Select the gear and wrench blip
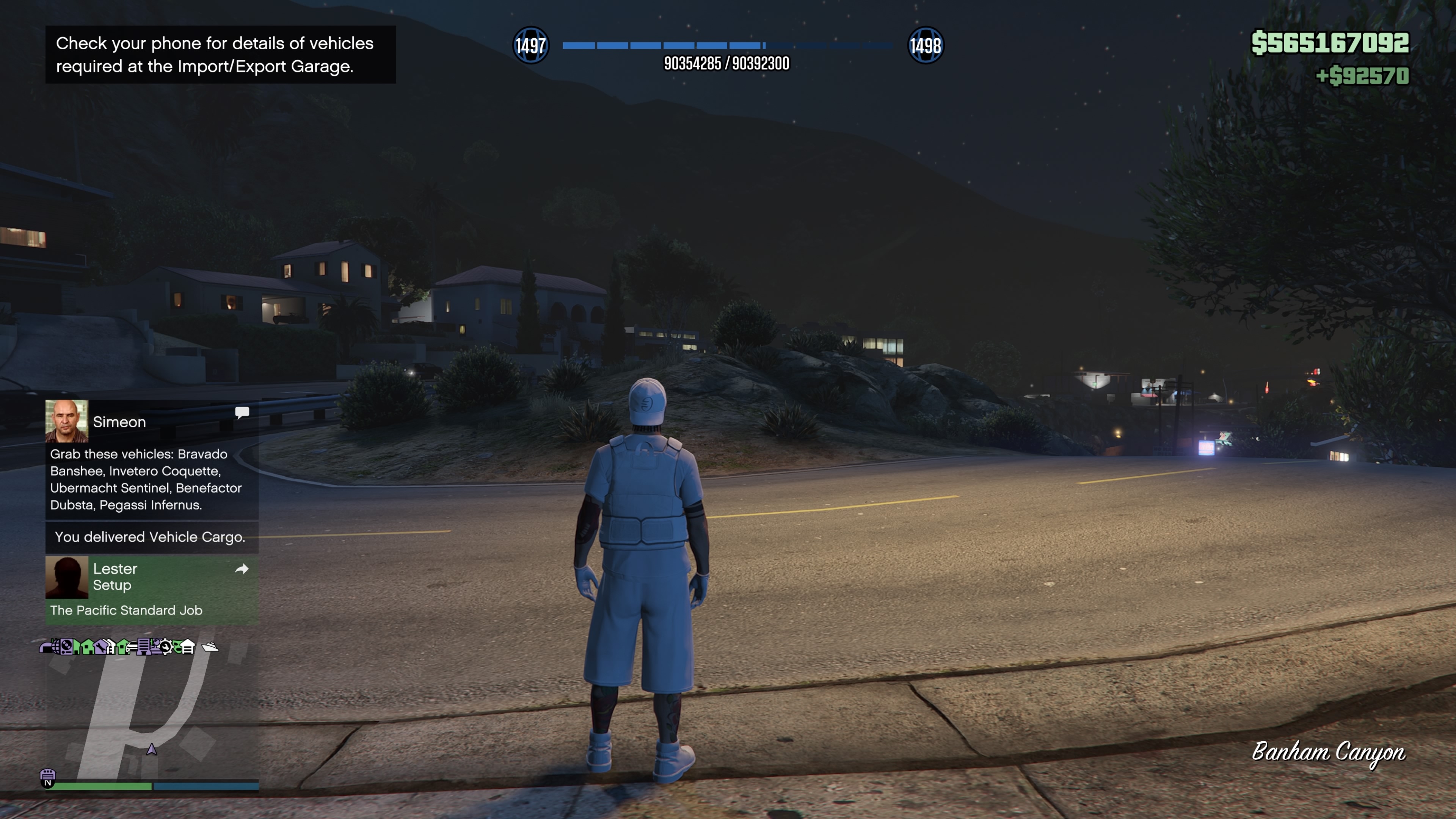This screenshot has height=819, width=1456. point(166,646)
